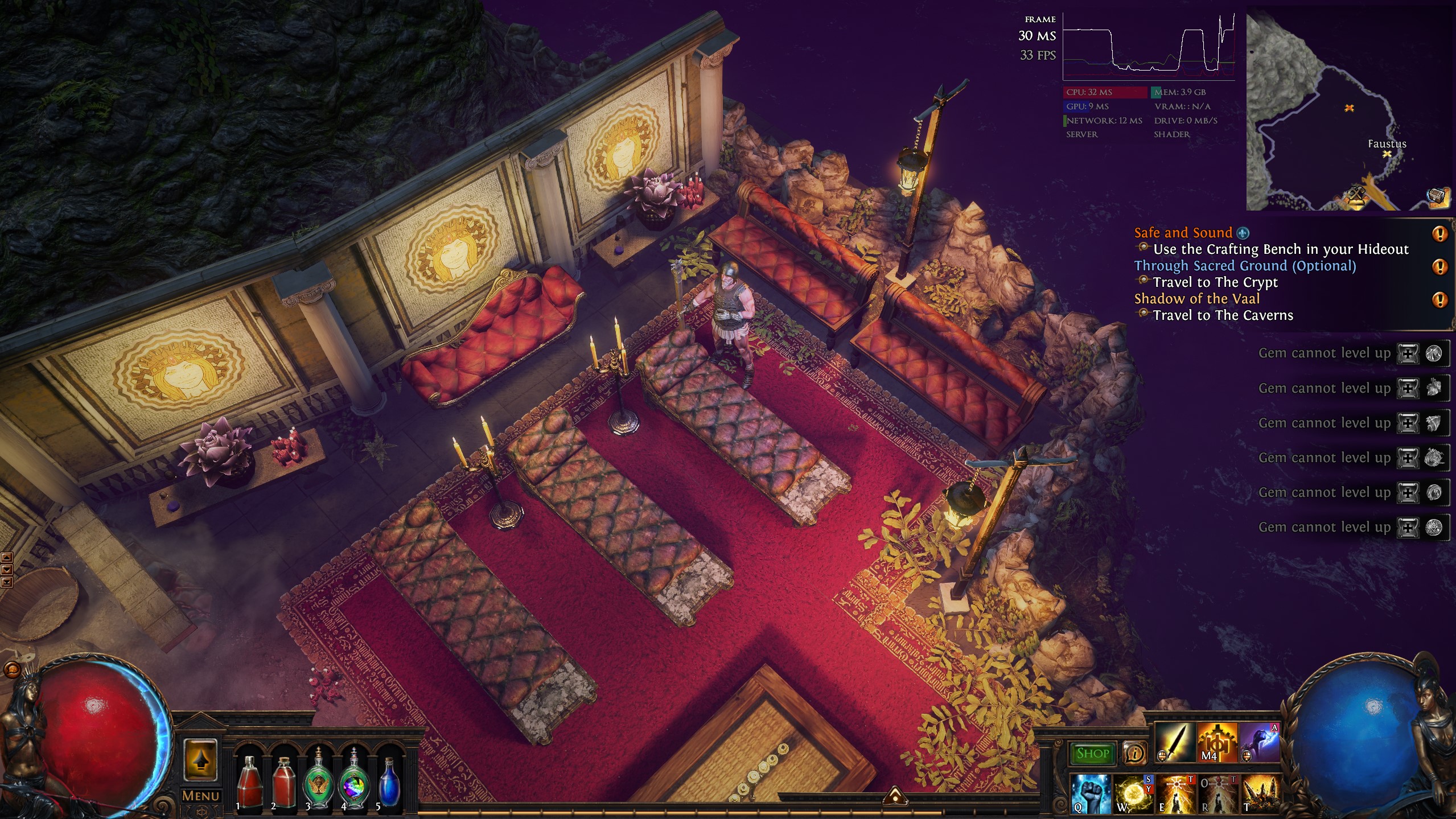Open the green Shop button
This screenshot has height=819, width=1456.
click(1092, 754)
